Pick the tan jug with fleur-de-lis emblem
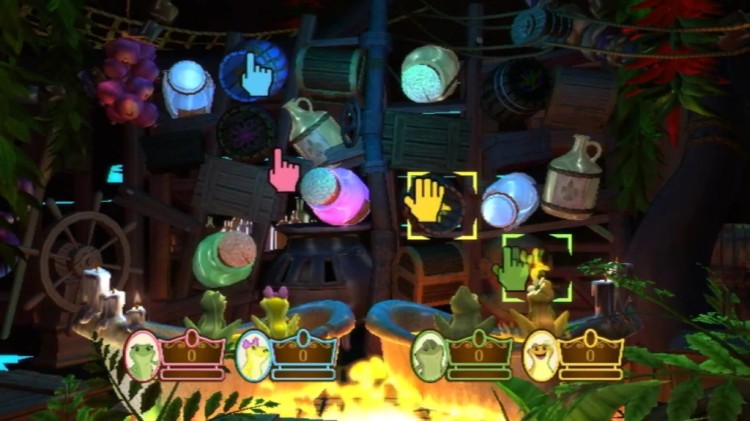 pyautogui.click(x=572, y=178)
